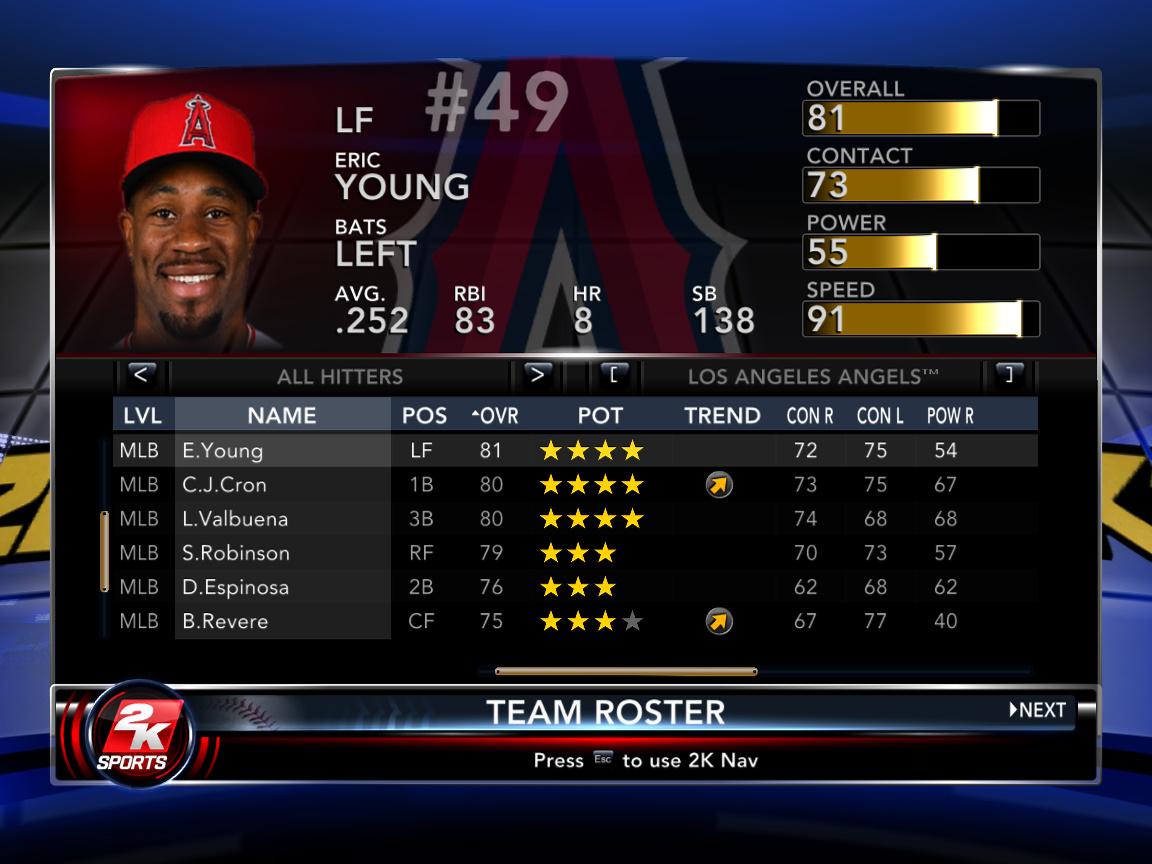This screenshot has height=864, width=1152.
Task: Sort by the LVL column header
Action: [x=143, y=415]
